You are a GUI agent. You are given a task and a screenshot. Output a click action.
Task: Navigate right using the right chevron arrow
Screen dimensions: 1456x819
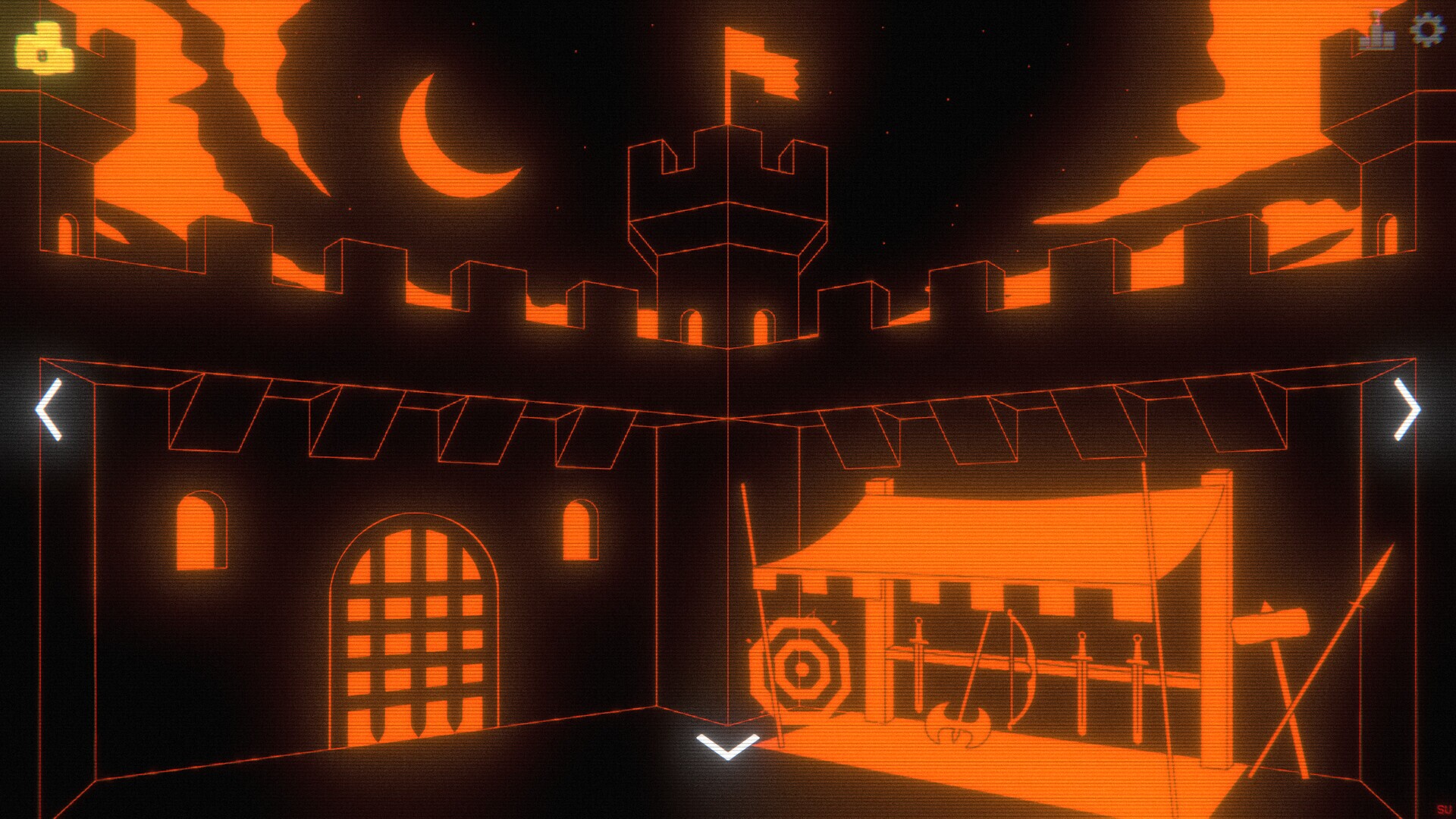click(1408, 407)
